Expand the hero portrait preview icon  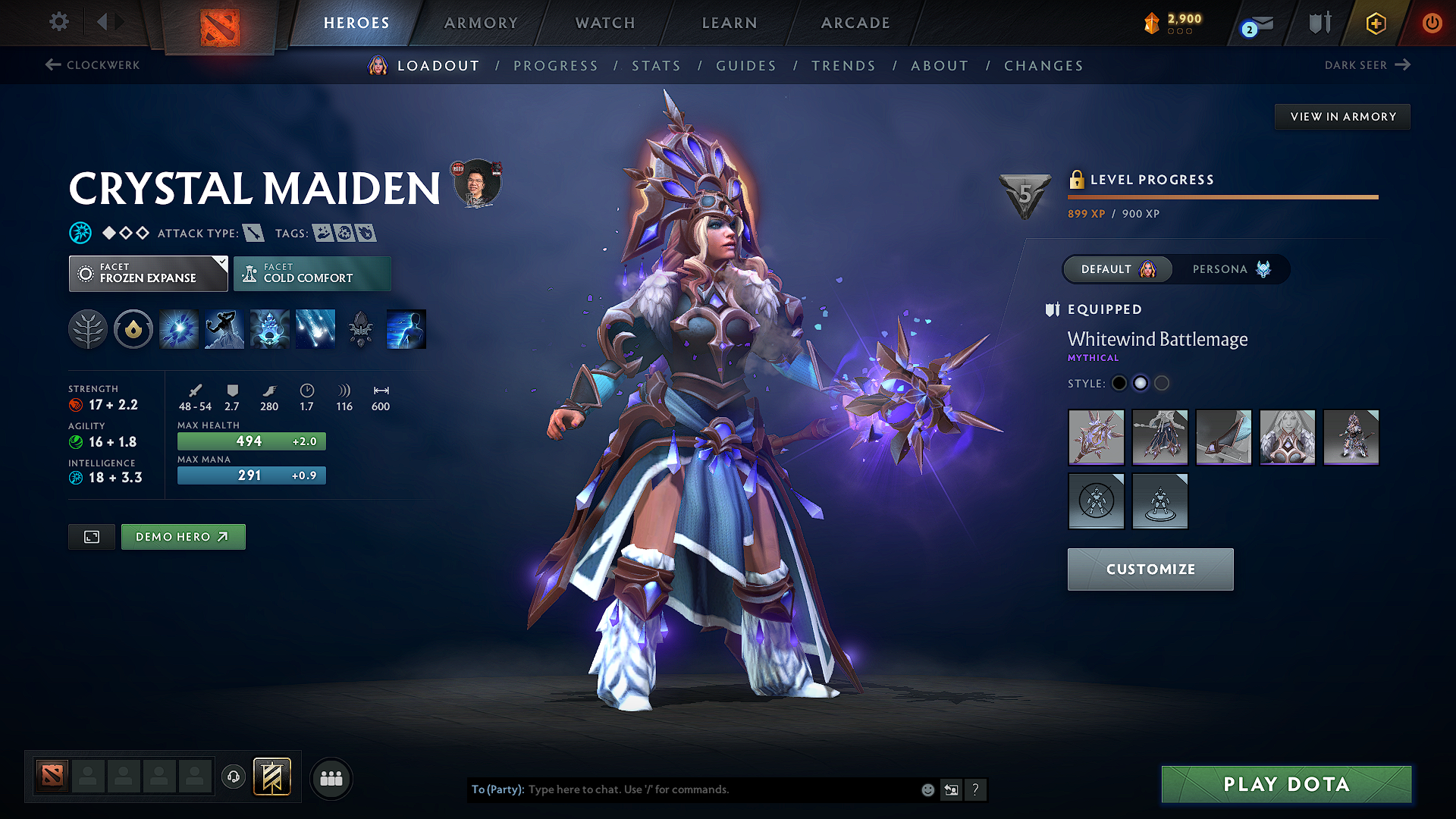tap(91, 536)
